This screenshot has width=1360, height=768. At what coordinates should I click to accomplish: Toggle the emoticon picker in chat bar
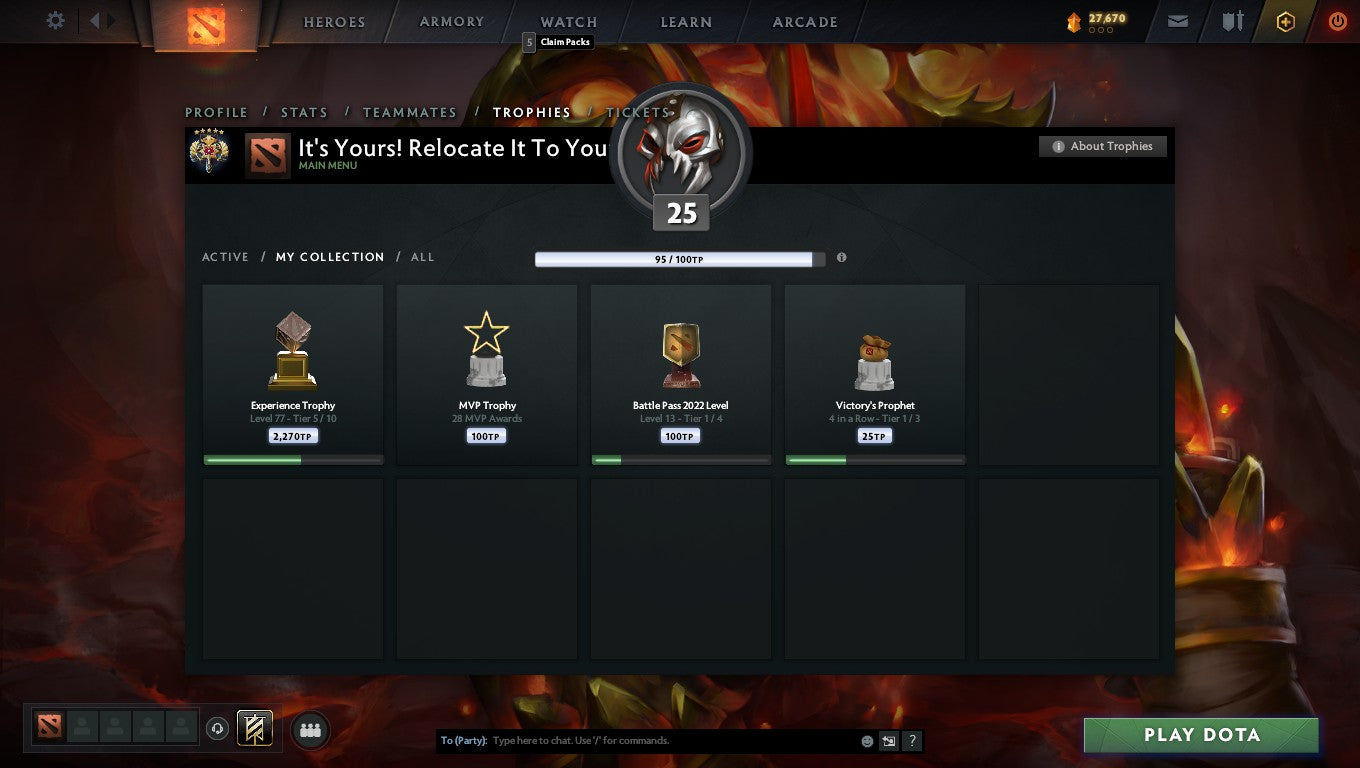(x=865, y=740)
